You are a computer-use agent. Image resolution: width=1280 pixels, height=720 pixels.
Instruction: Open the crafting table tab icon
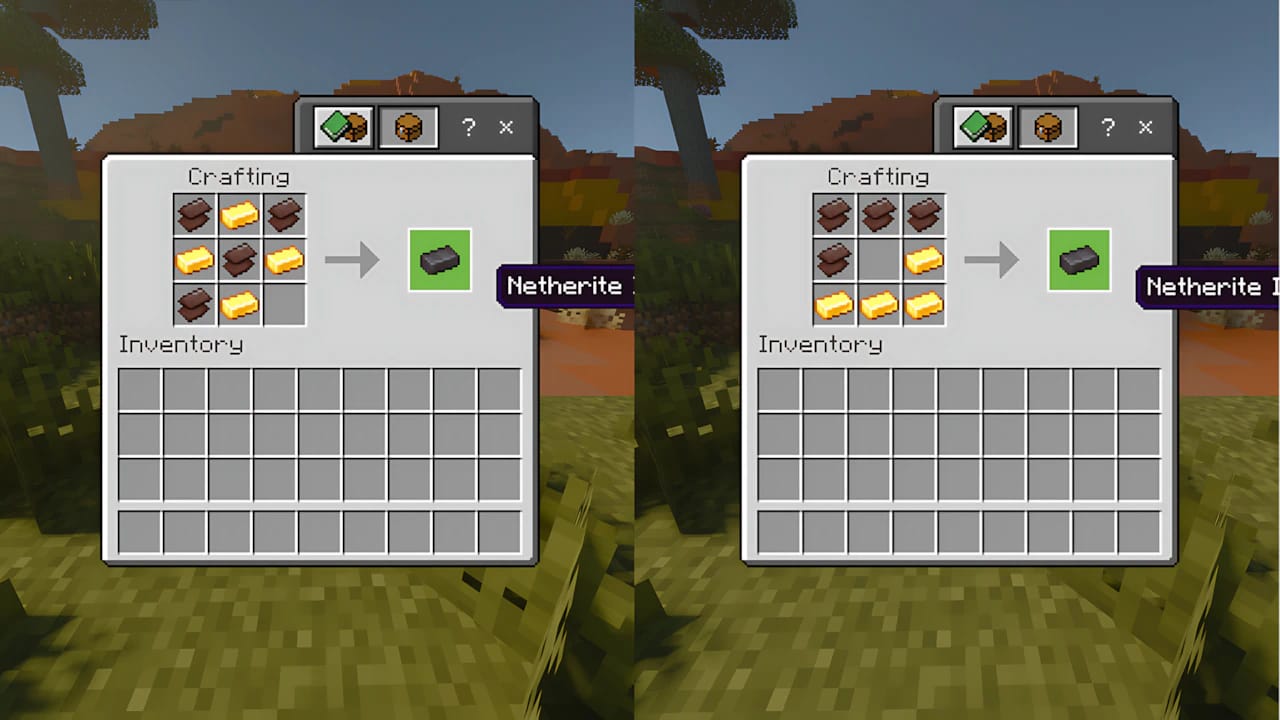click(407, 127)
